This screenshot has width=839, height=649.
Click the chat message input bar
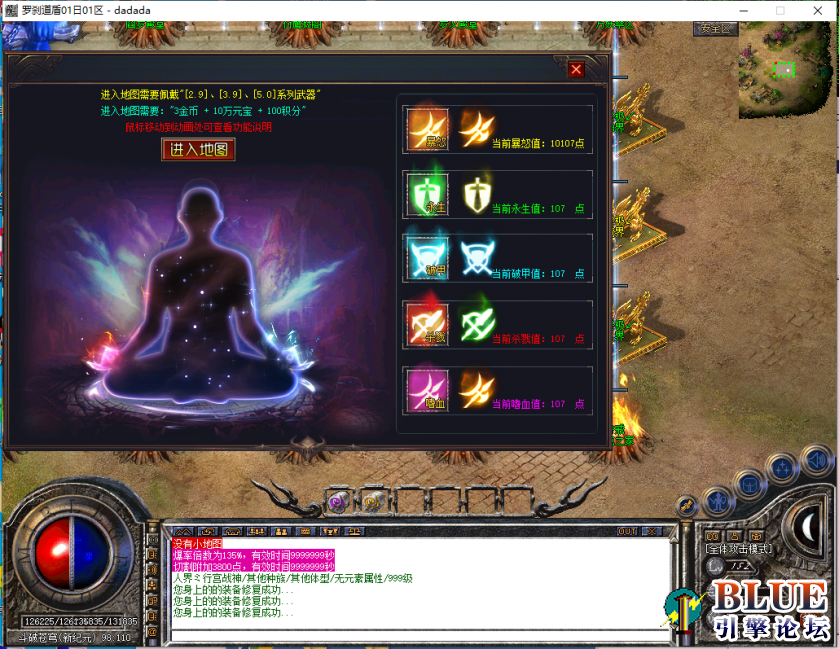tap(420, 636)
